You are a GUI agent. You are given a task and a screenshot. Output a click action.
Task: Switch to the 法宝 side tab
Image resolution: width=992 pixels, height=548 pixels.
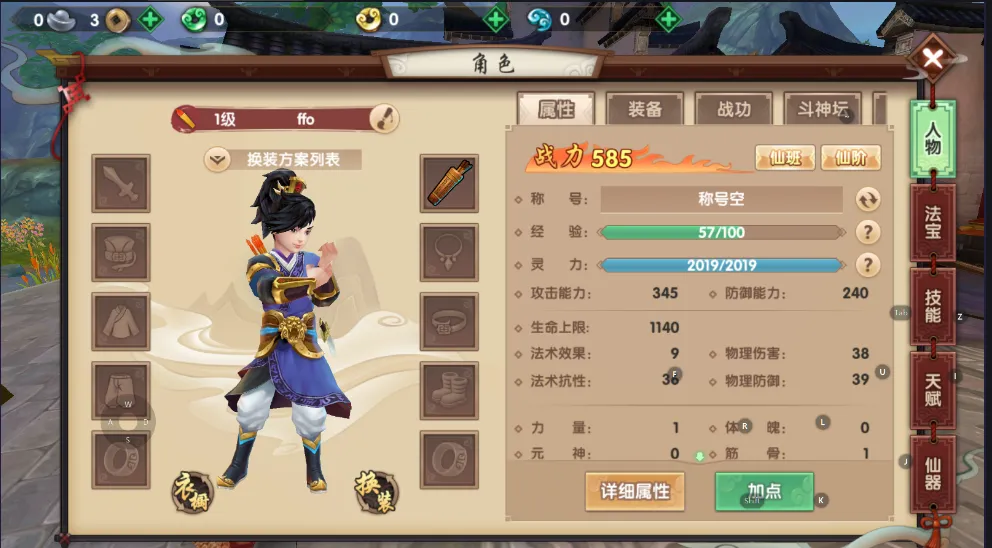click(x=932, y=222)
